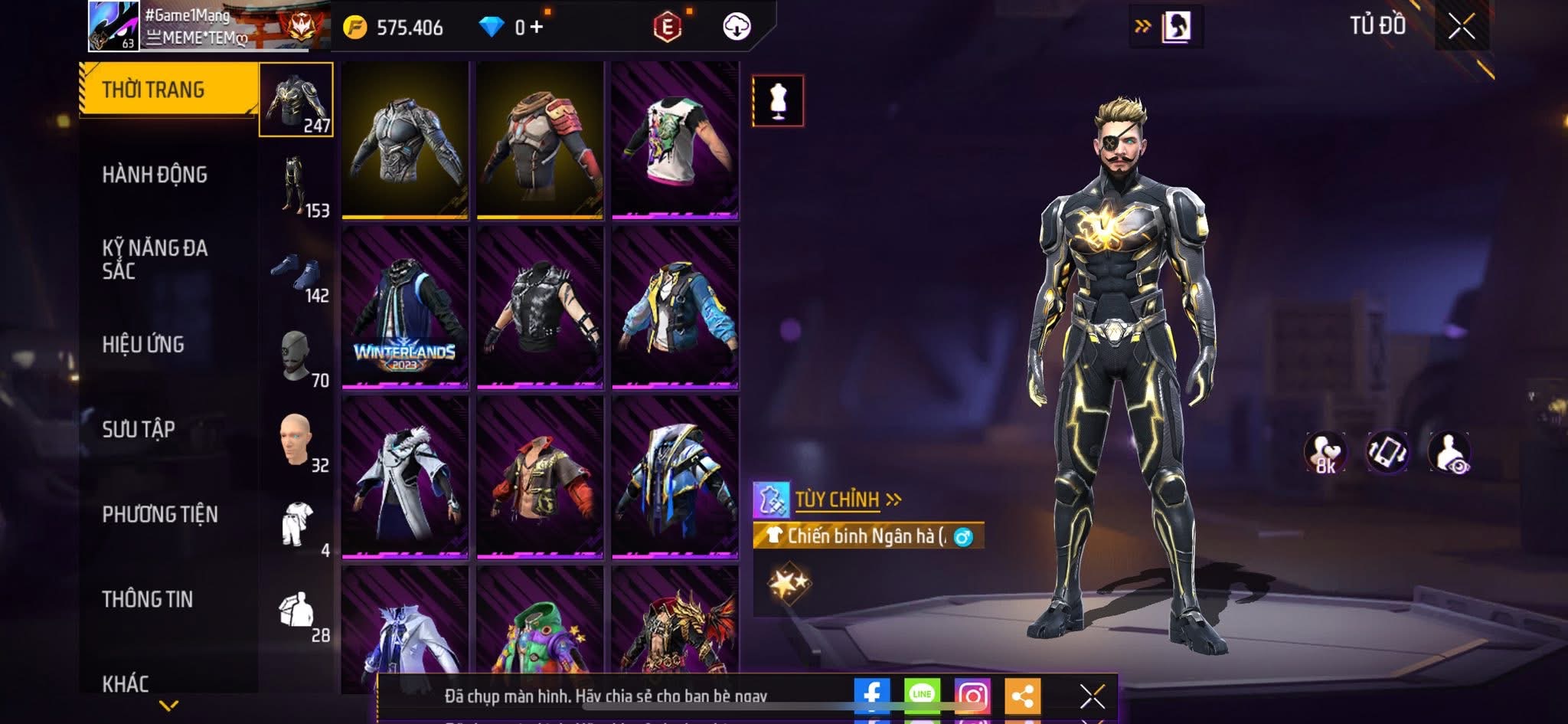Share the screenshot to Facebook
Image resolution: width=1568 pixels, height=724 pixels.
click(x=872, y=695)
